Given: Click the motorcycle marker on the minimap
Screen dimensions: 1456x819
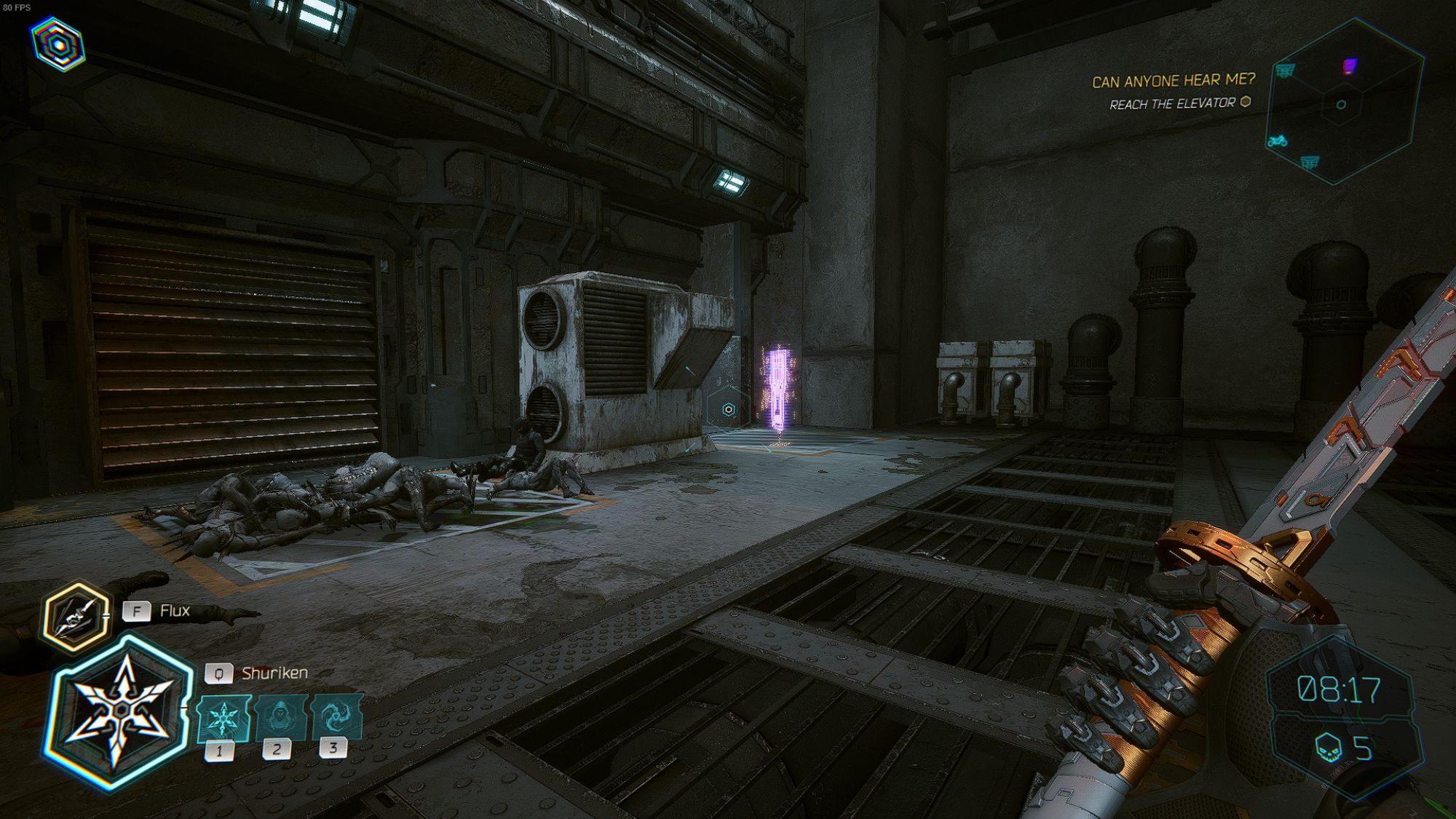Looking at the screenshot, I should 1278,141.
